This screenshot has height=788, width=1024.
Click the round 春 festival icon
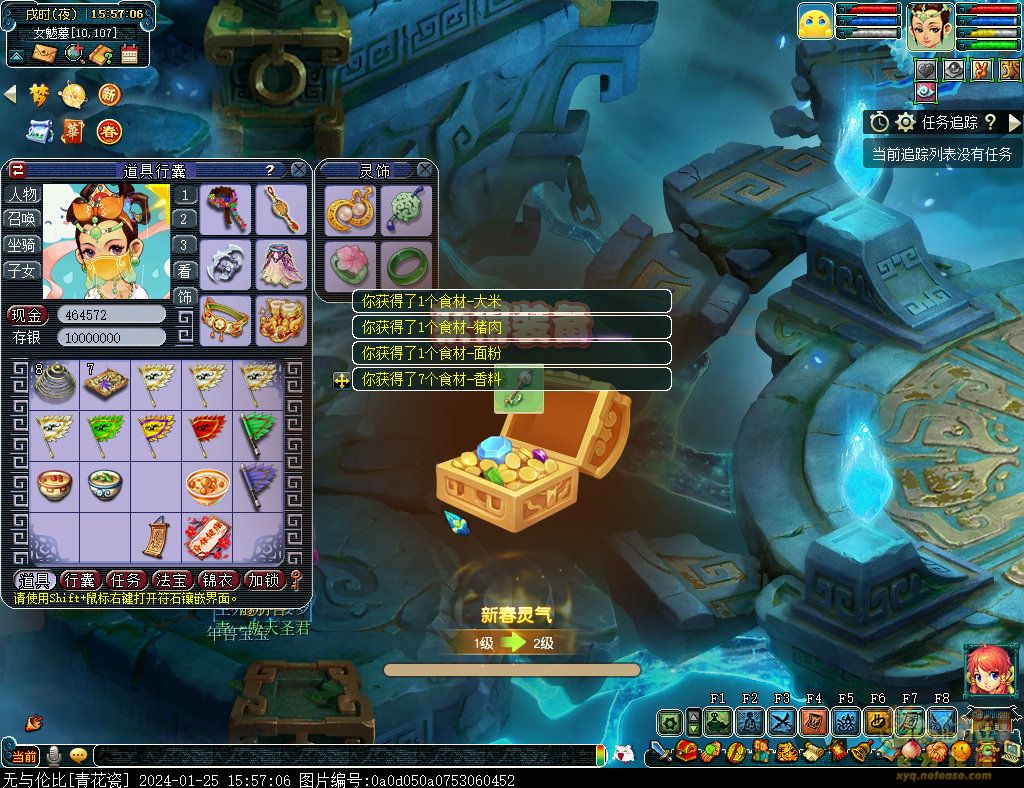109,130
